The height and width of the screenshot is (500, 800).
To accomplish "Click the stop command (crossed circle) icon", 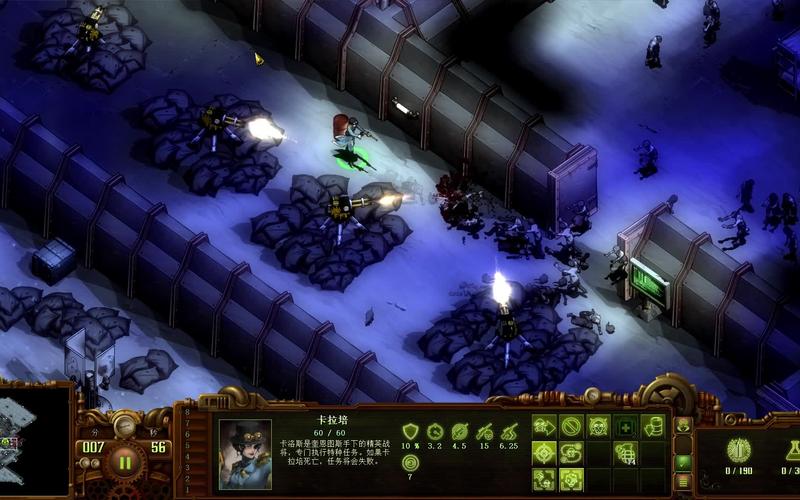I will [x=571, y=427].
